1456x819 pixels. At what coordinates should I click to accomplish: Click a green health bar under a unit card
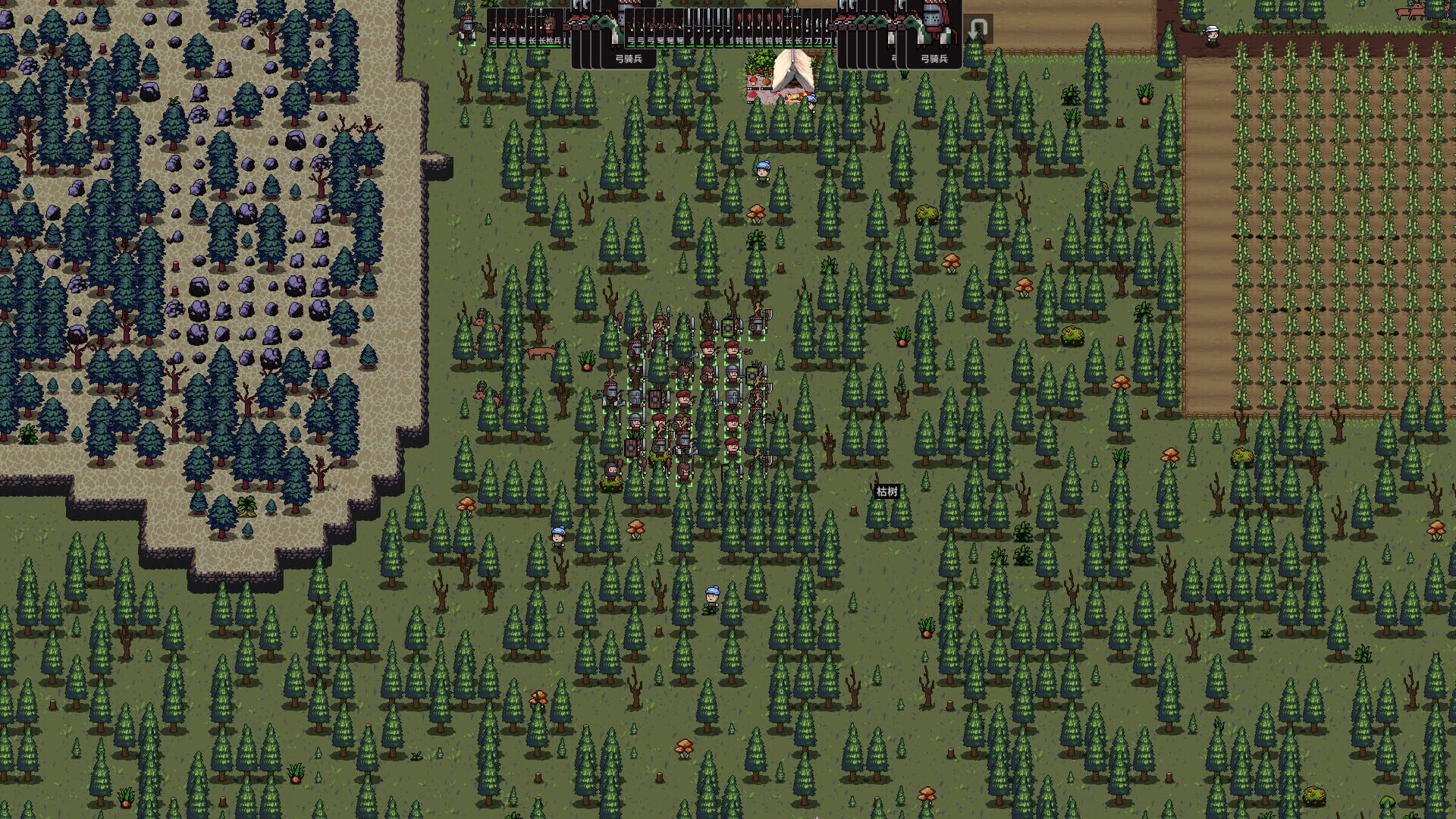pyautogui.click(x=493, y=46)
